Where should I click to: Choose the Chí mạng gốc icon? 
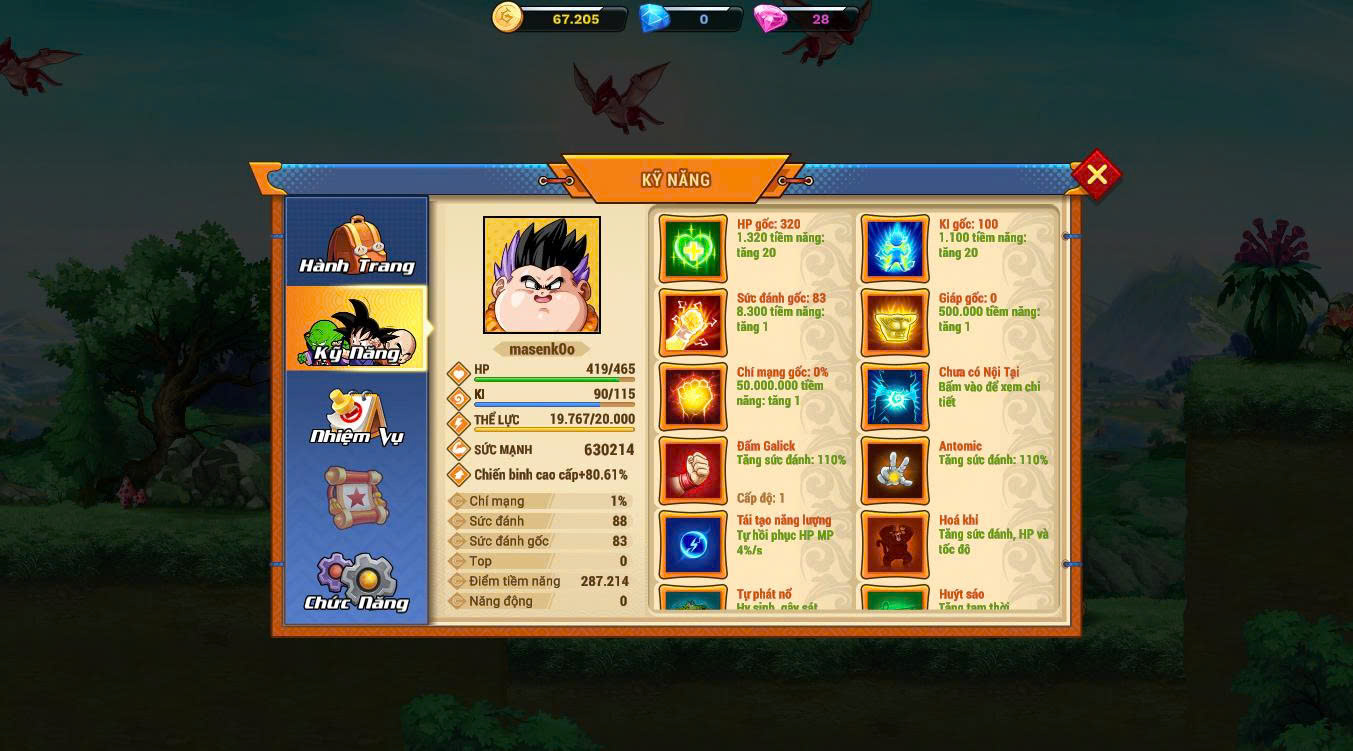coord(693,397)
